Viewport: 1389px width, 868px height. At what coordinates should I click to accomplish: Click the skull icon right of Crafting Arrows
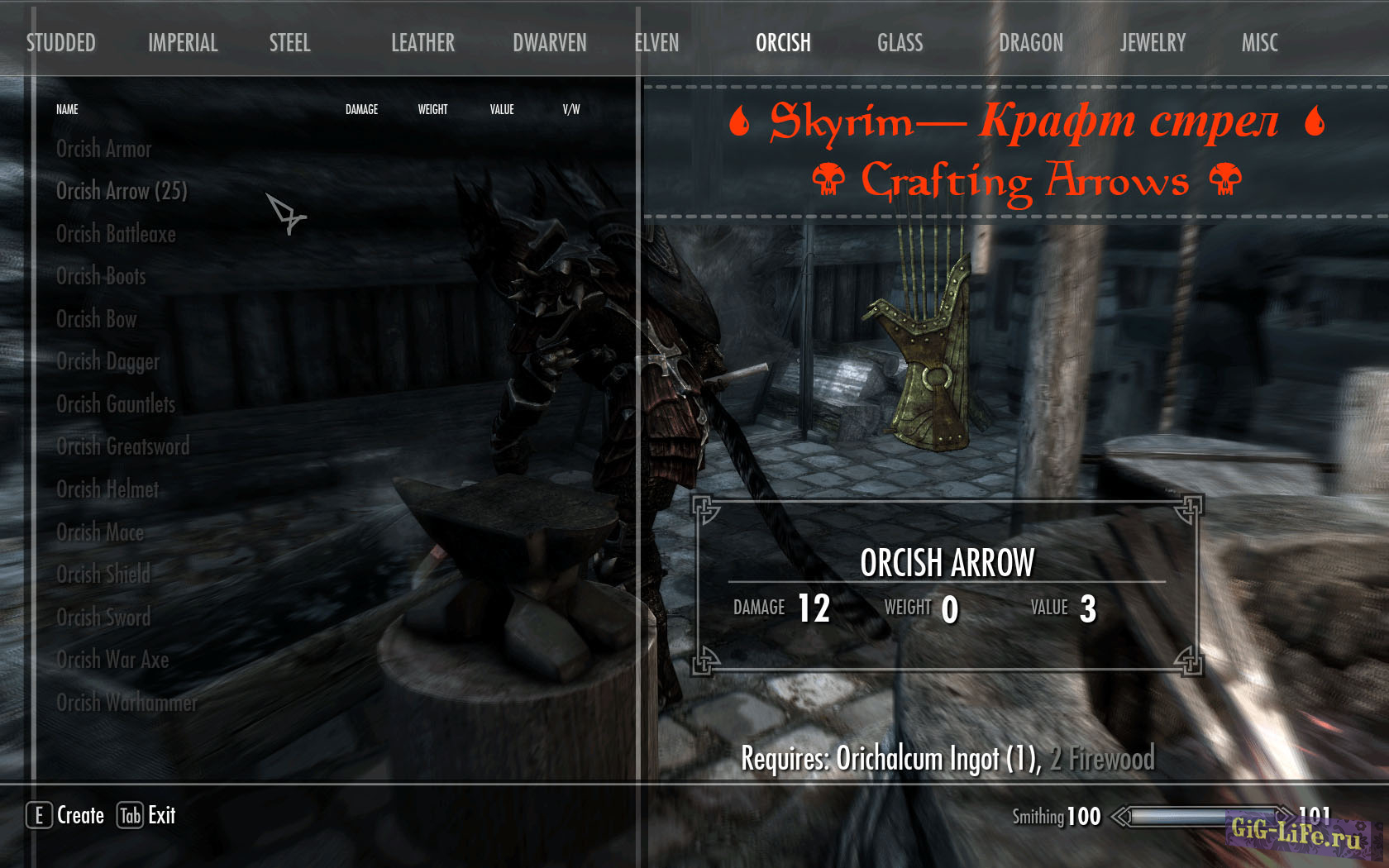pos(1226,179)
